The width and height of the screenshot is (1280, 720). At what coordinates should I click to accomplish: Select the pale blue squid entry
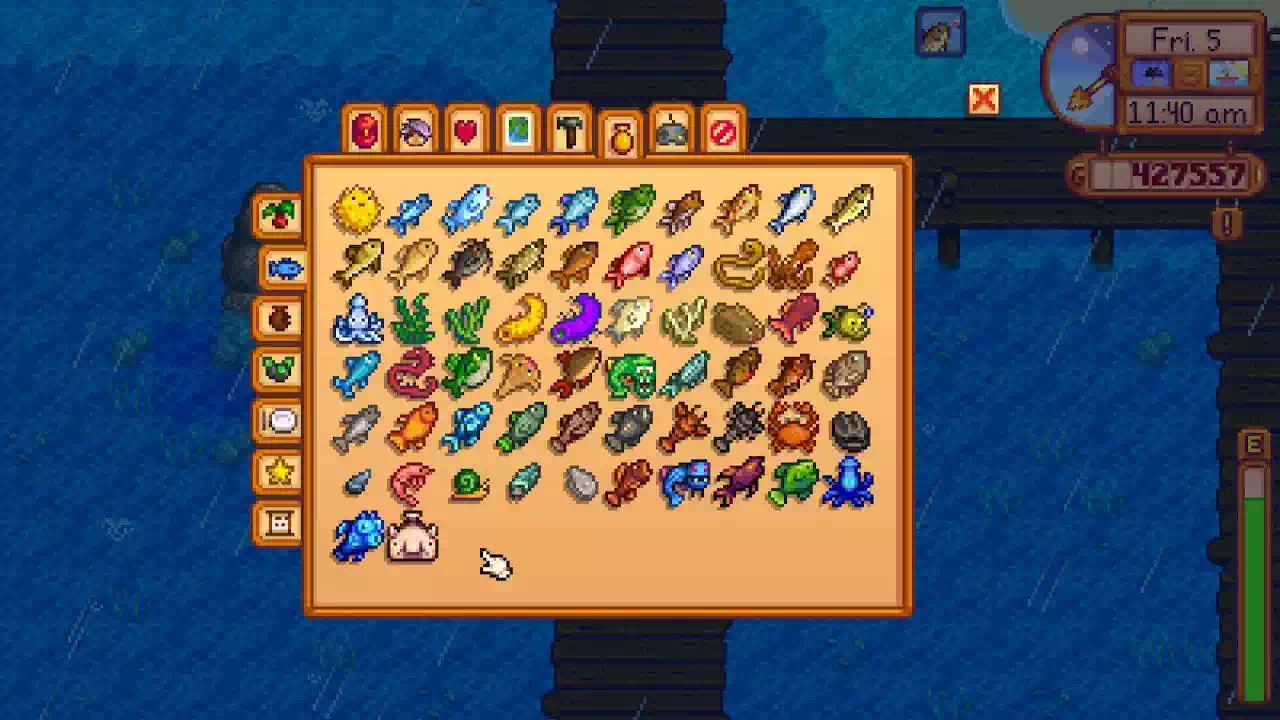tap(357, 319)
